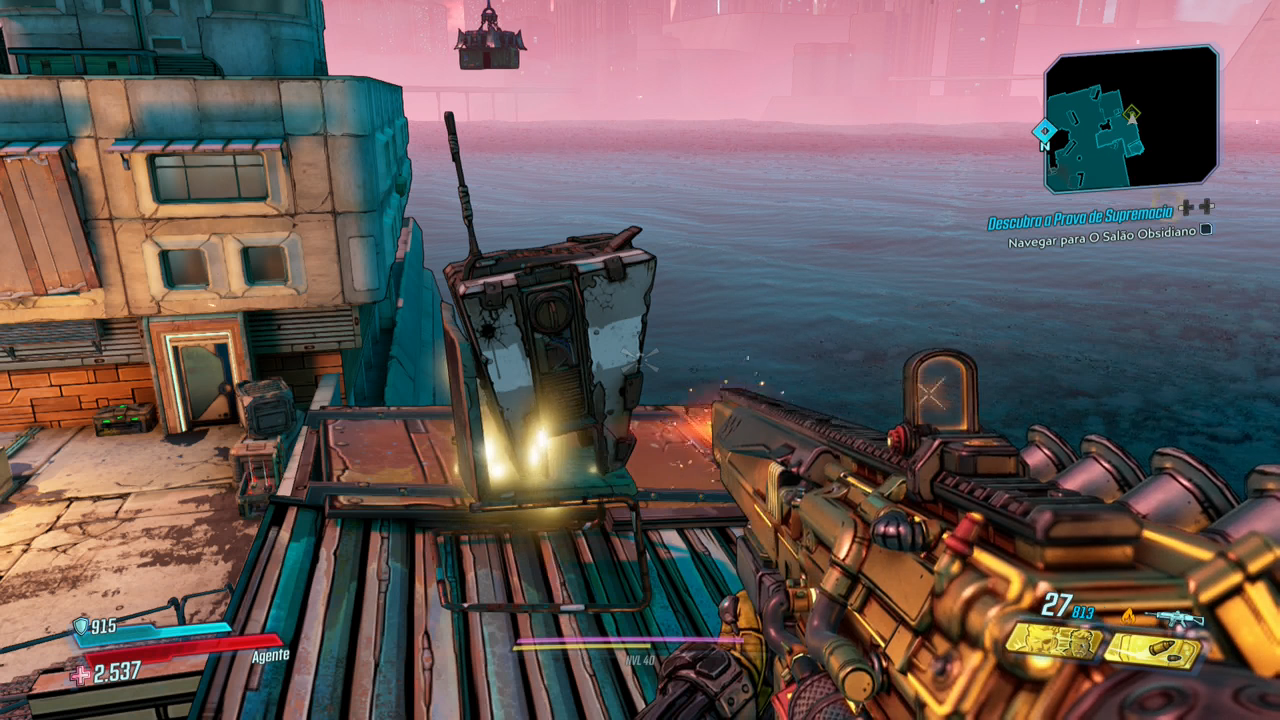This screenshot has width=1280, height=720.
Task: Activate the yellow bullet action skill icon
Action: pos(1151,651)
